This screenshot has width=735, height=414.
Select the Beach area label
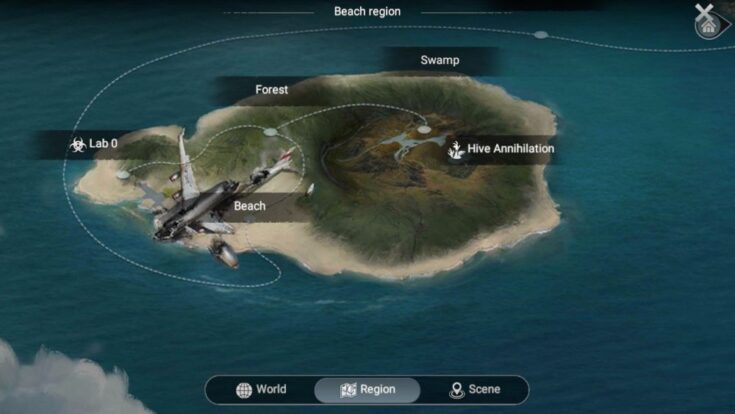pyautogui.click(x=250, y=207)
